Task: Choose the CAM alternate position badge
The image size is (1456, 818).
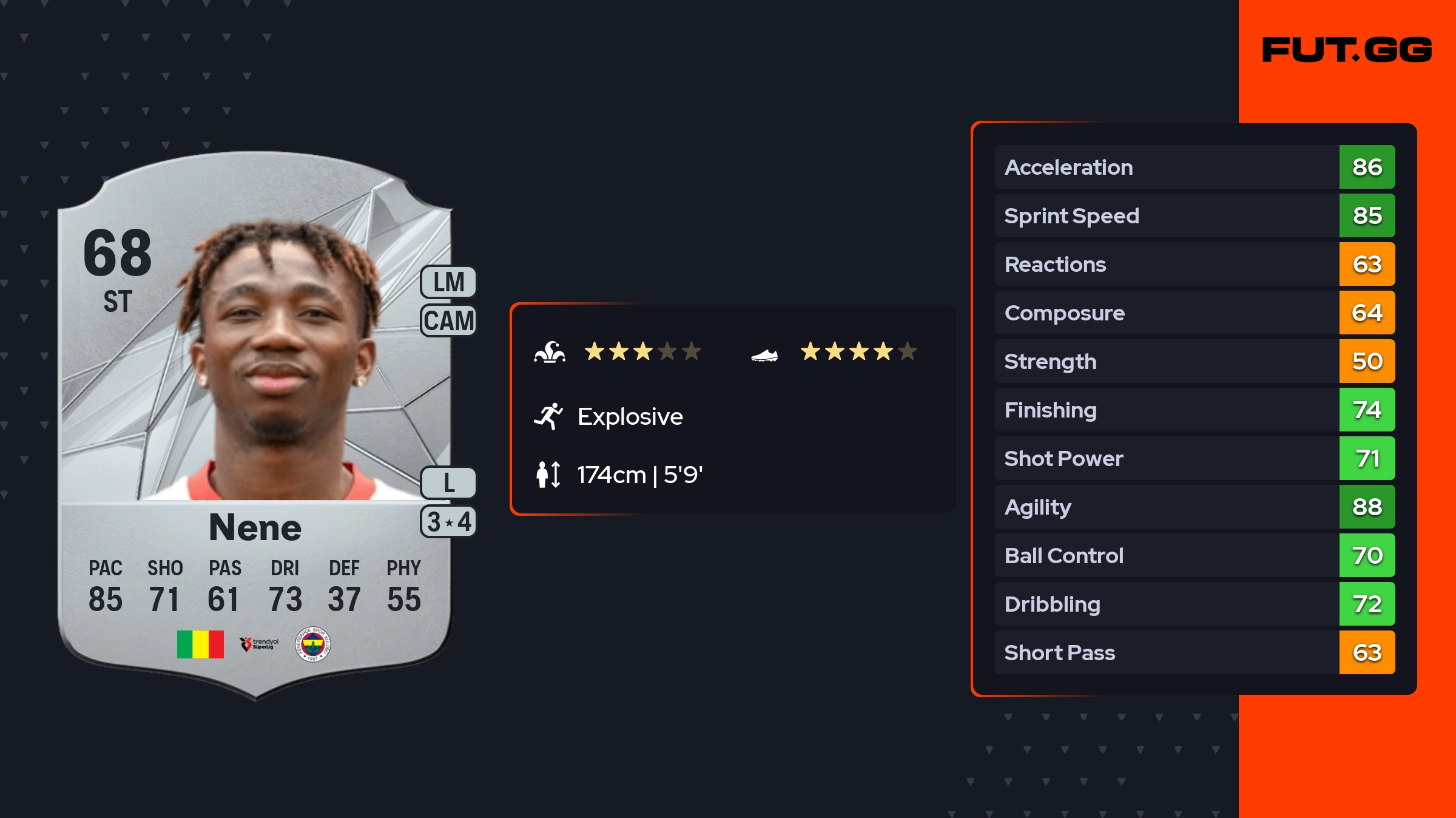Action: click(448, 320)
